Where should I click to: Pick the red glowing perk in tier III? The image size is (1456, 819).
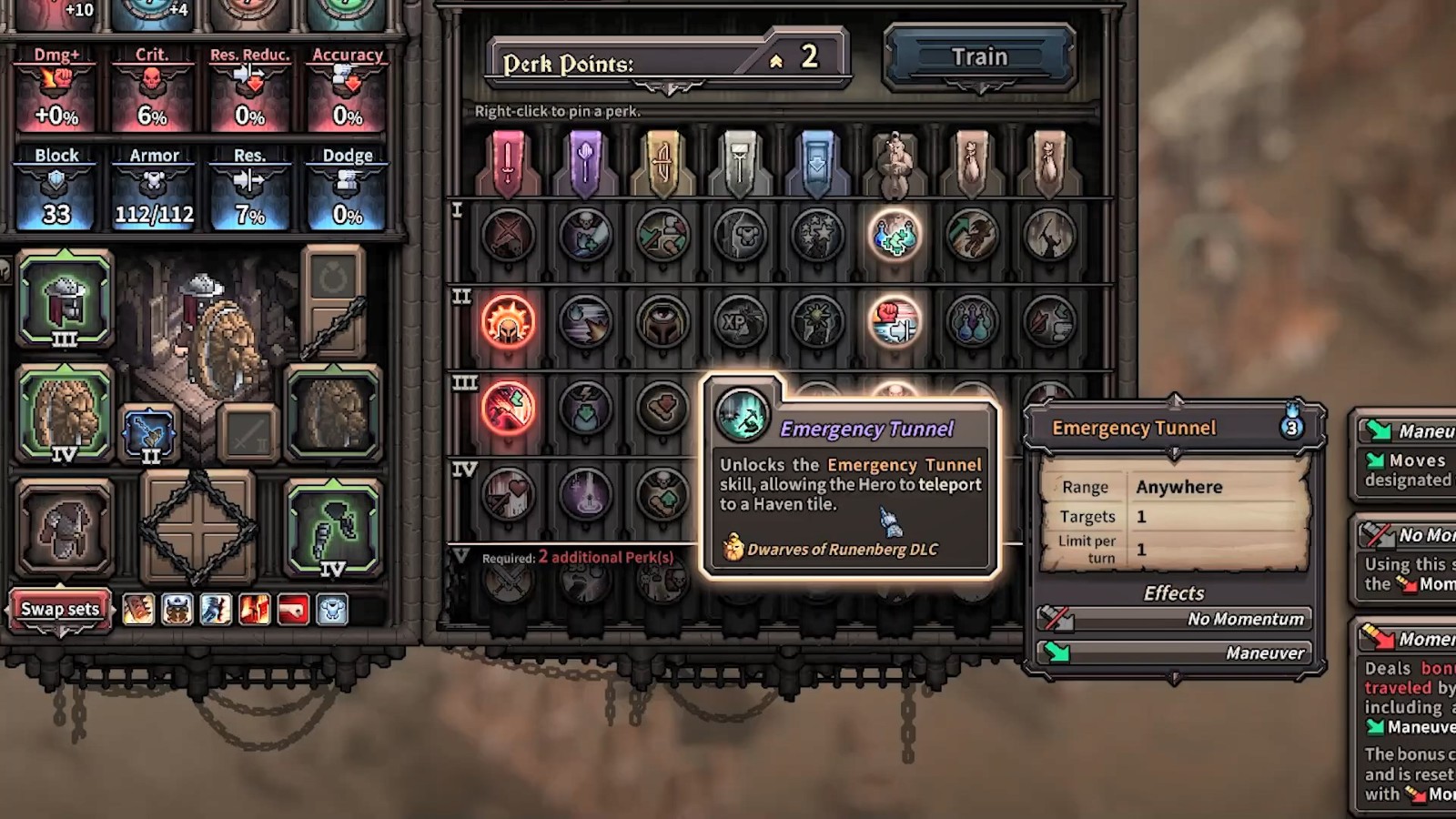(x=508, y=407)
